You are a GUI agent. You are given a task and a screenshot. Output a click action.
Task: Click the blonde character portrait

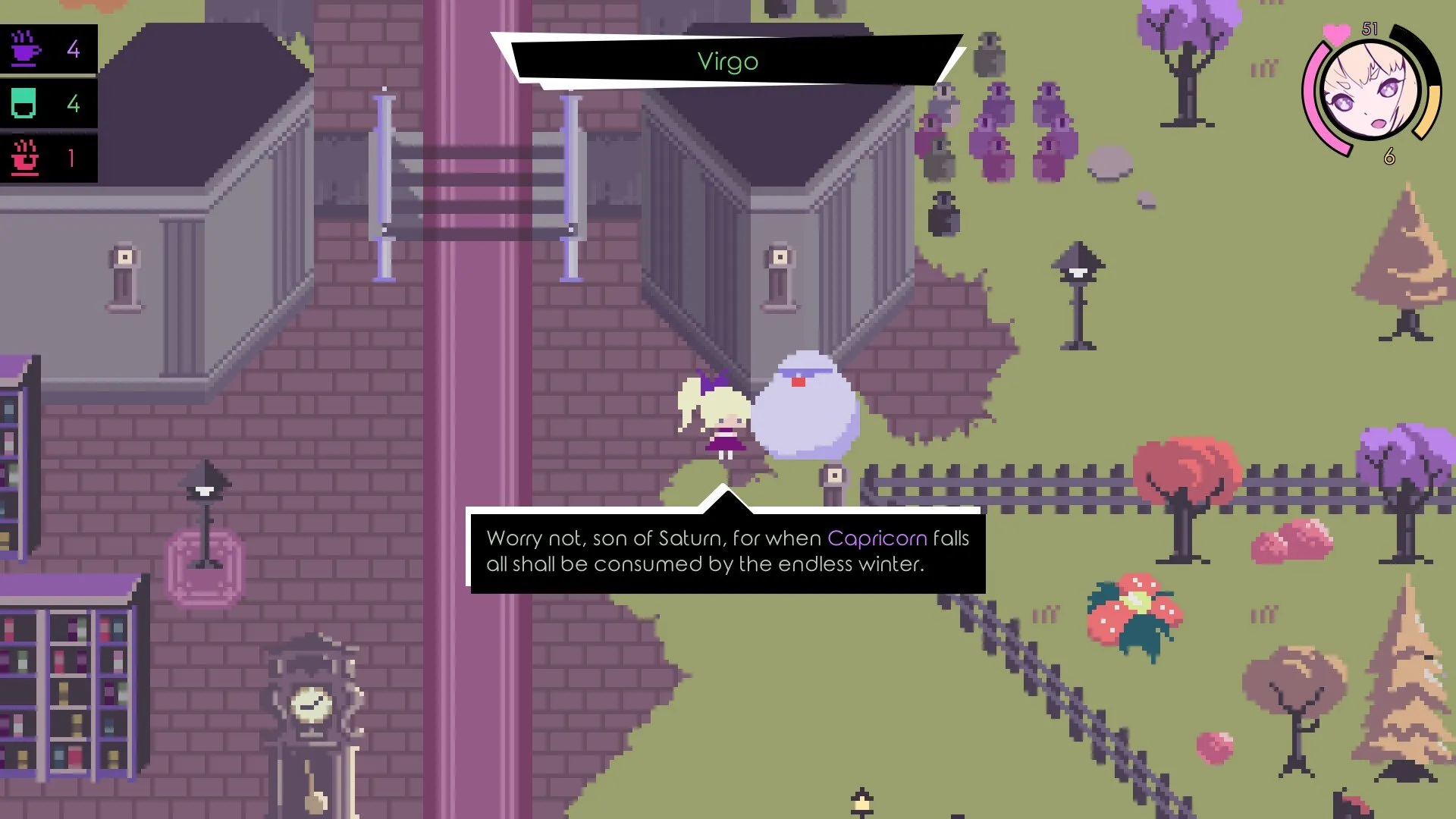point(1370,91)
